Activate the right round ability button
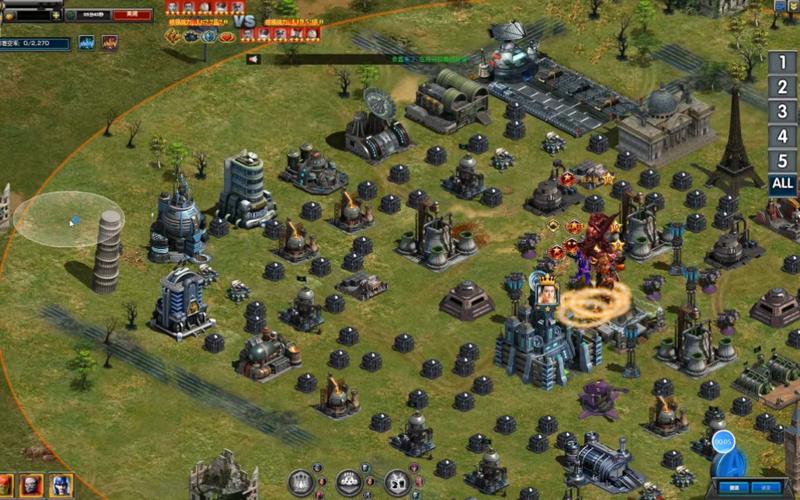 (398, 482)
